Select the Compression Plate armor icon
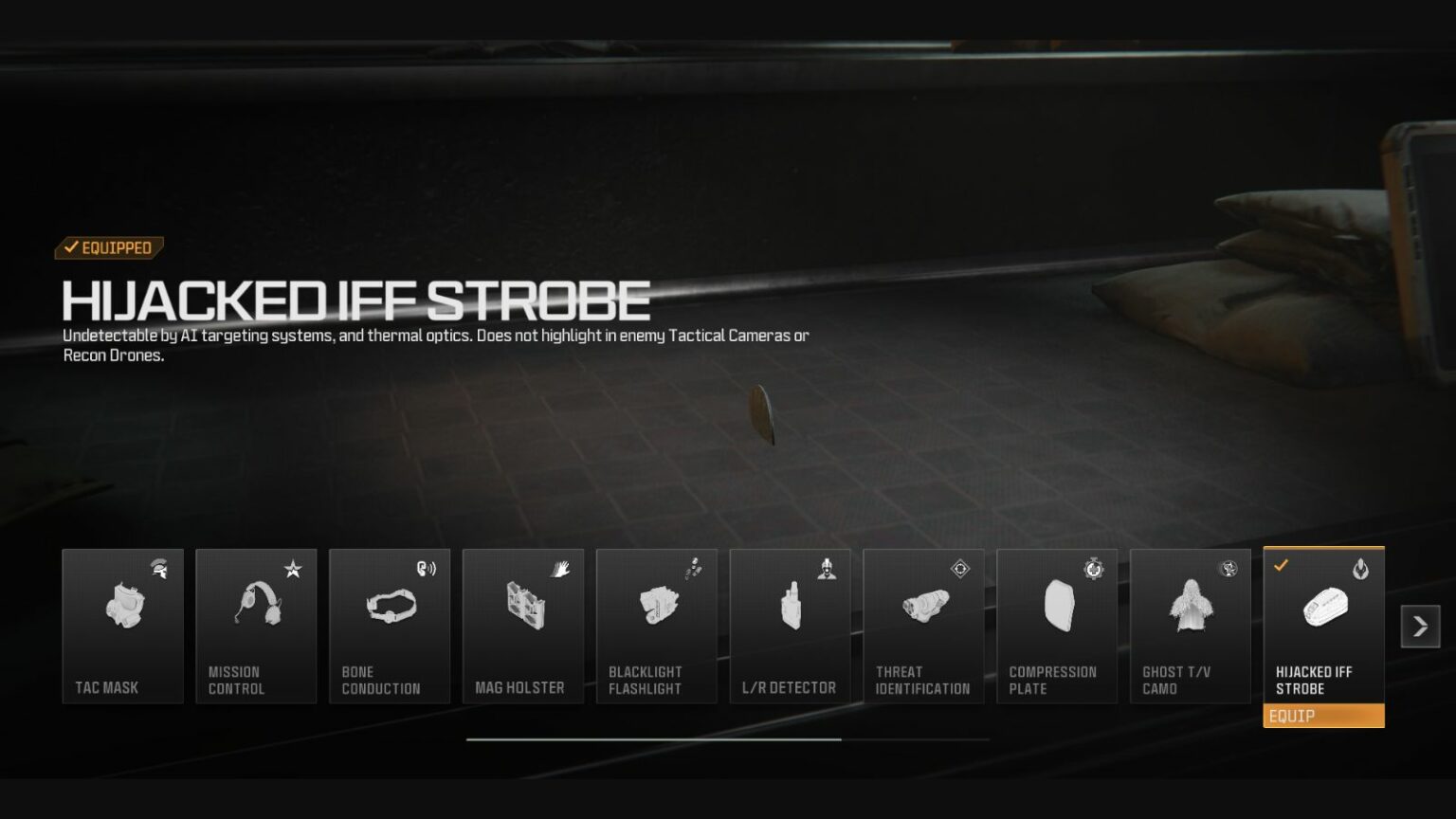This screenshot has height=819, width=1456. coord(1057,607)
